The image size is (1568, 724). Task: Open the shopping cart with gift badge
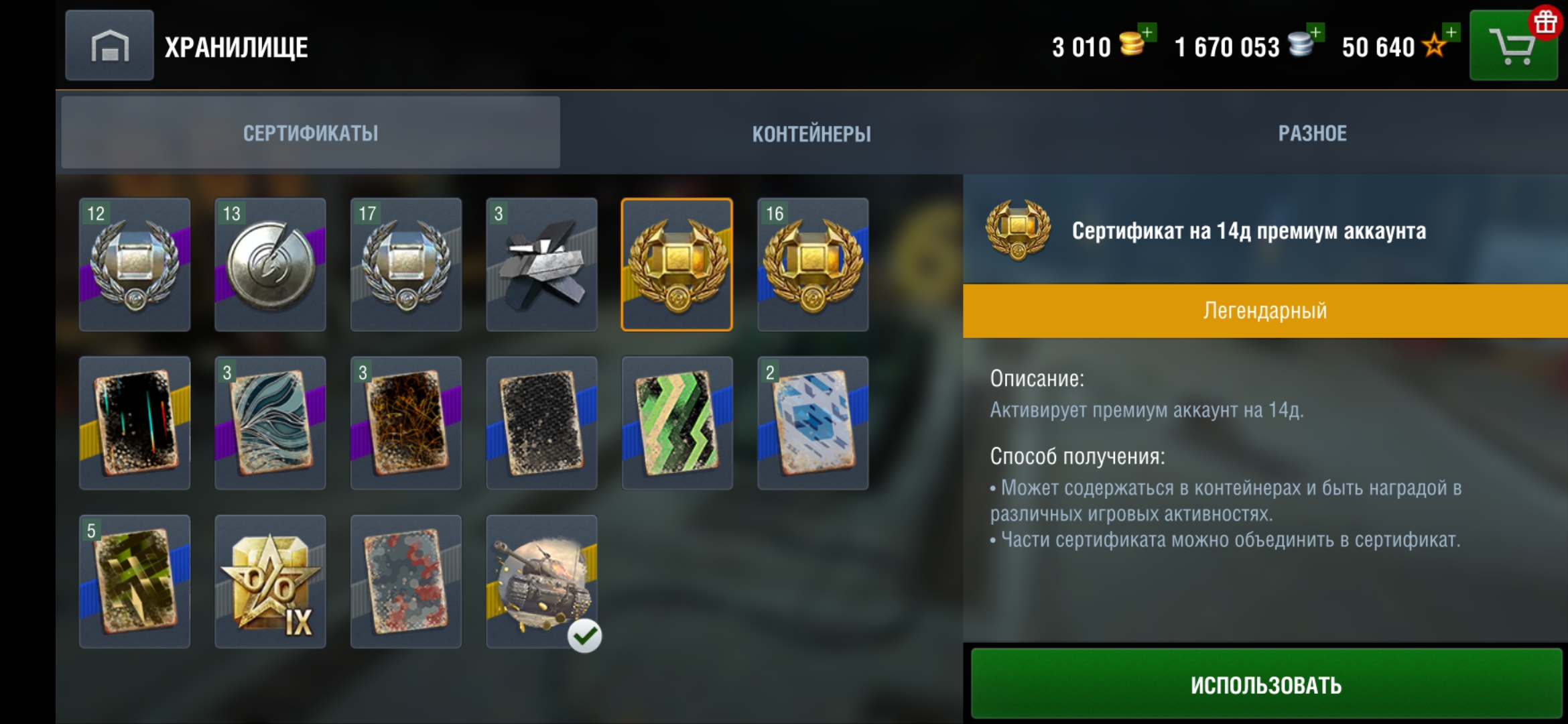tap(1513, 46)
